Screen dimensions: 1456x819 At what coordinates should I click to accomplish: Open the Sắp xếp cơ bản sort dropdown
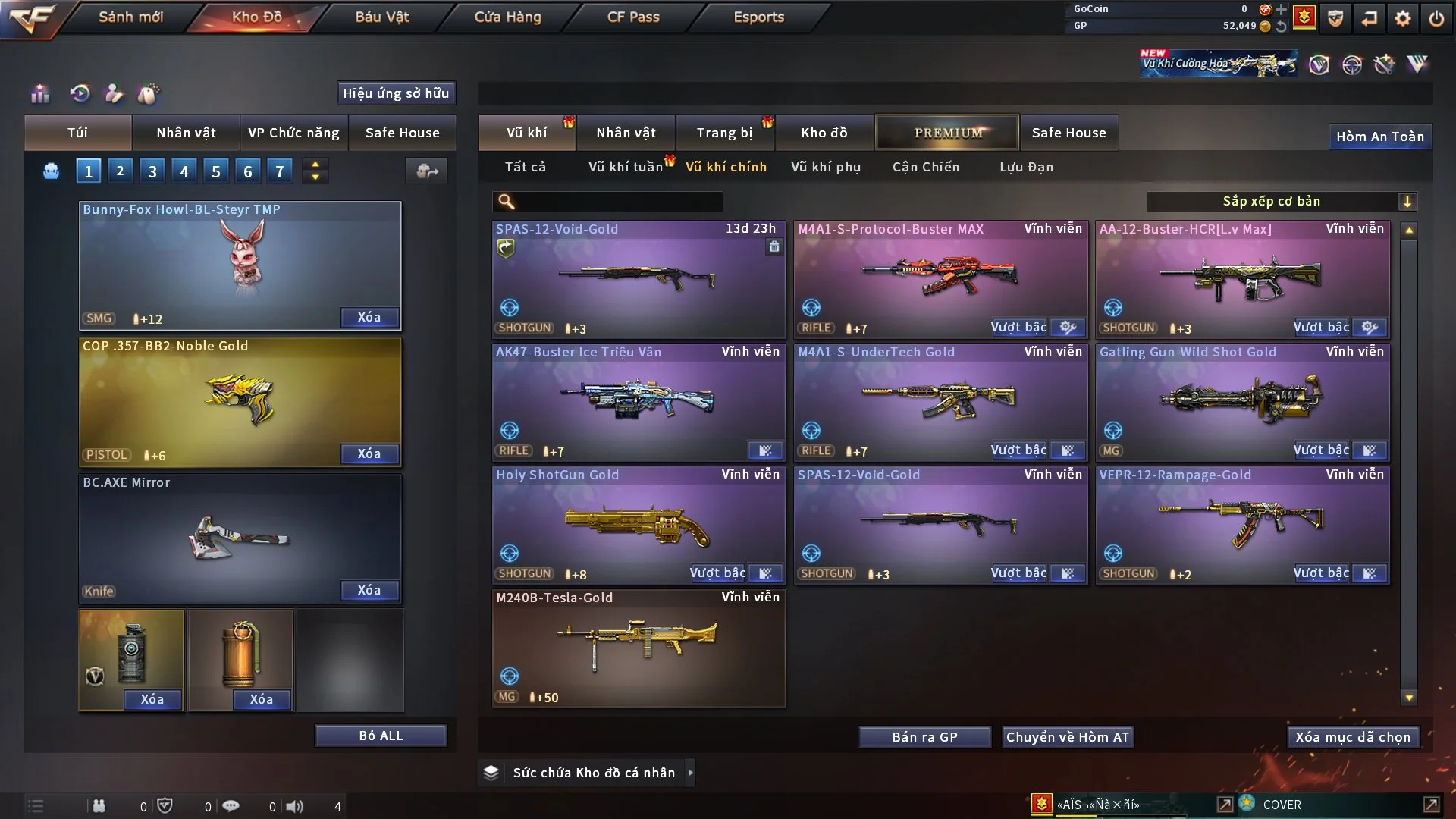[x=1281, y=201]
